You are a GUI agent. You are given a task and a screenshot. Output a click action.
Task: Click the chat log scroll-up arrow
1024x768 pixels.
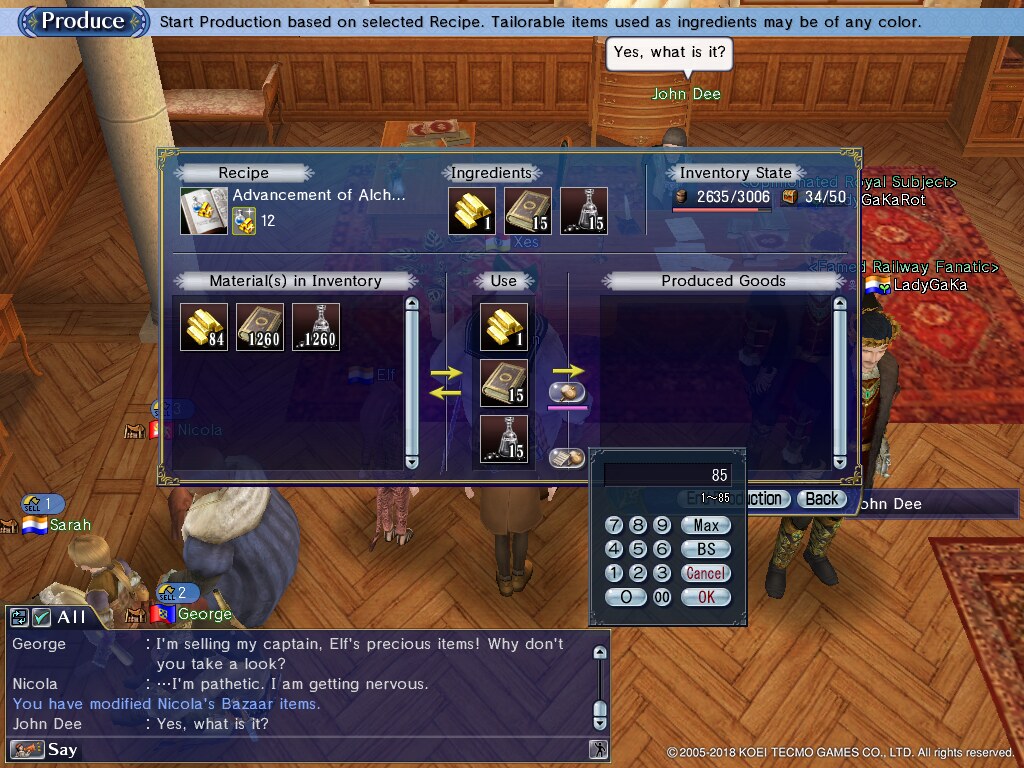[600, 653]
